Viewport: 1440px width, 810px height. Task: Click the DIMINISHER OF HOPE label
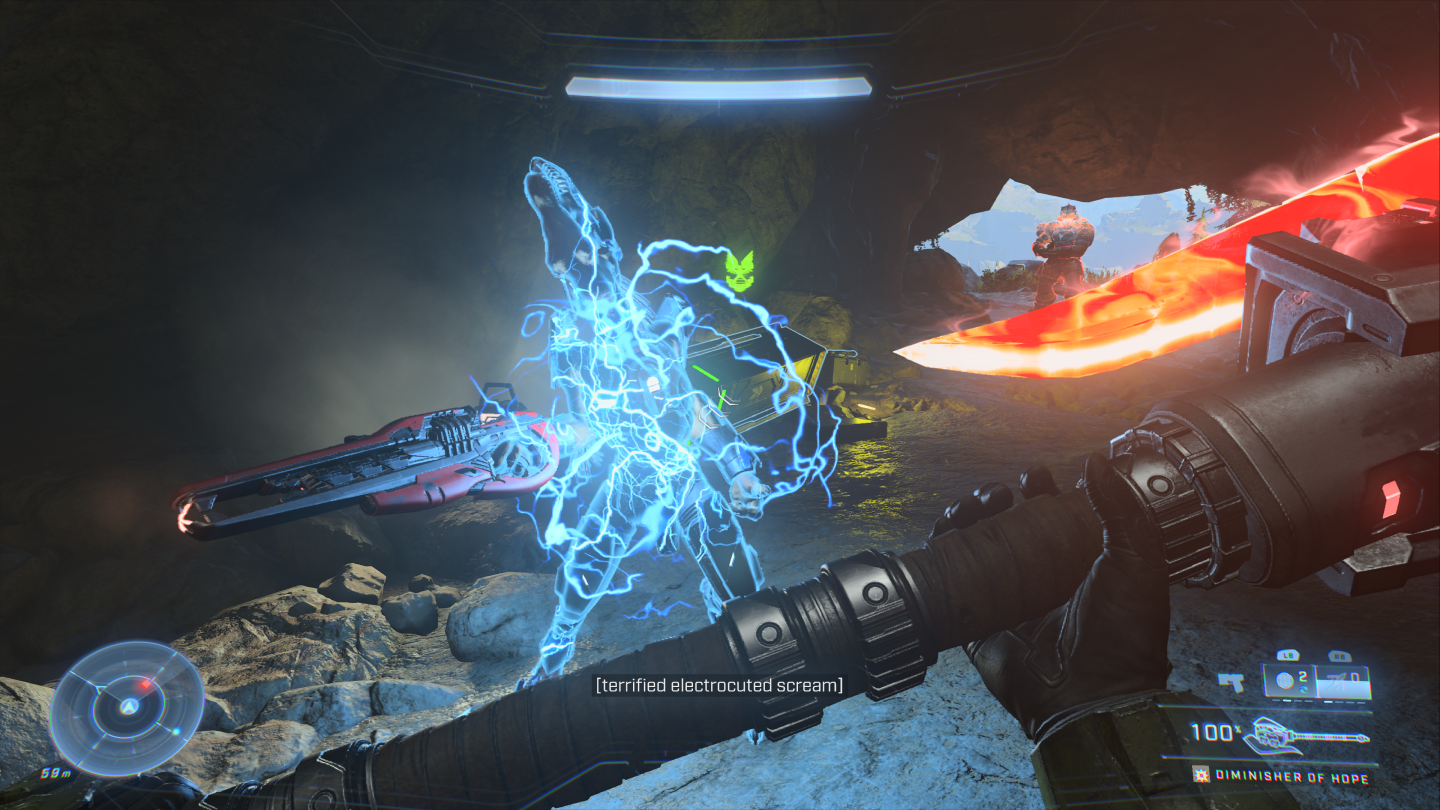click(x=1291, y=776)
